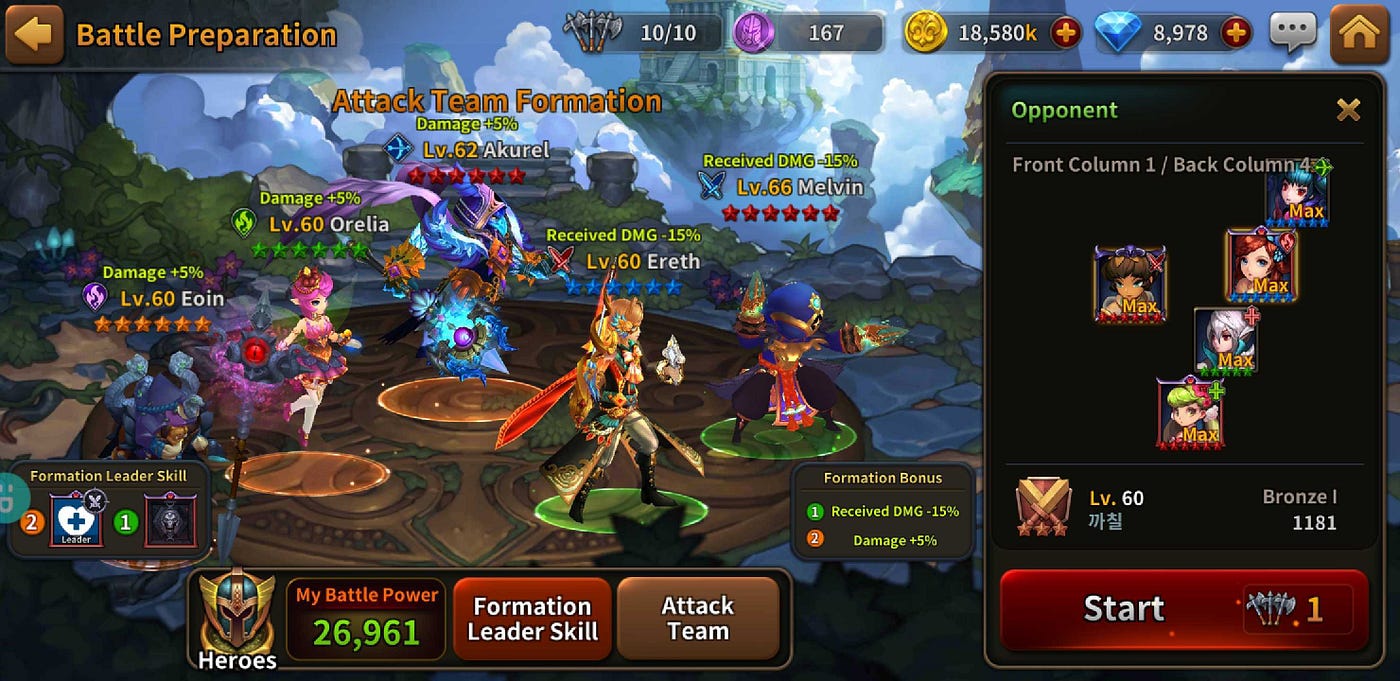Screen dimensions: 1400x681
Task: Select the leader skill heart icon
Action: pyautogui.click(x=76, y=521)
